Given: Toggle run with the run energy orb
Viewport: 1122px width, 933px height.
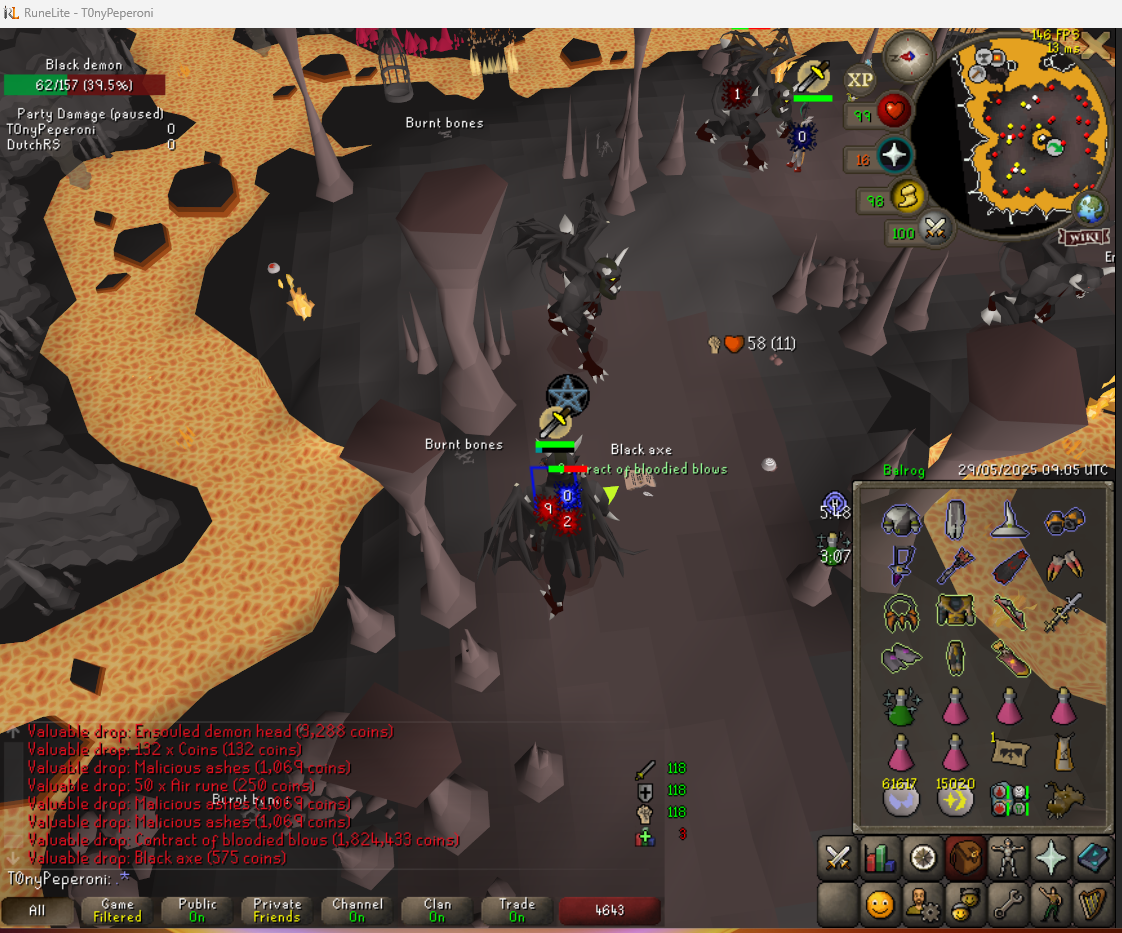Looking at the screenshot, I should point(907,197).
